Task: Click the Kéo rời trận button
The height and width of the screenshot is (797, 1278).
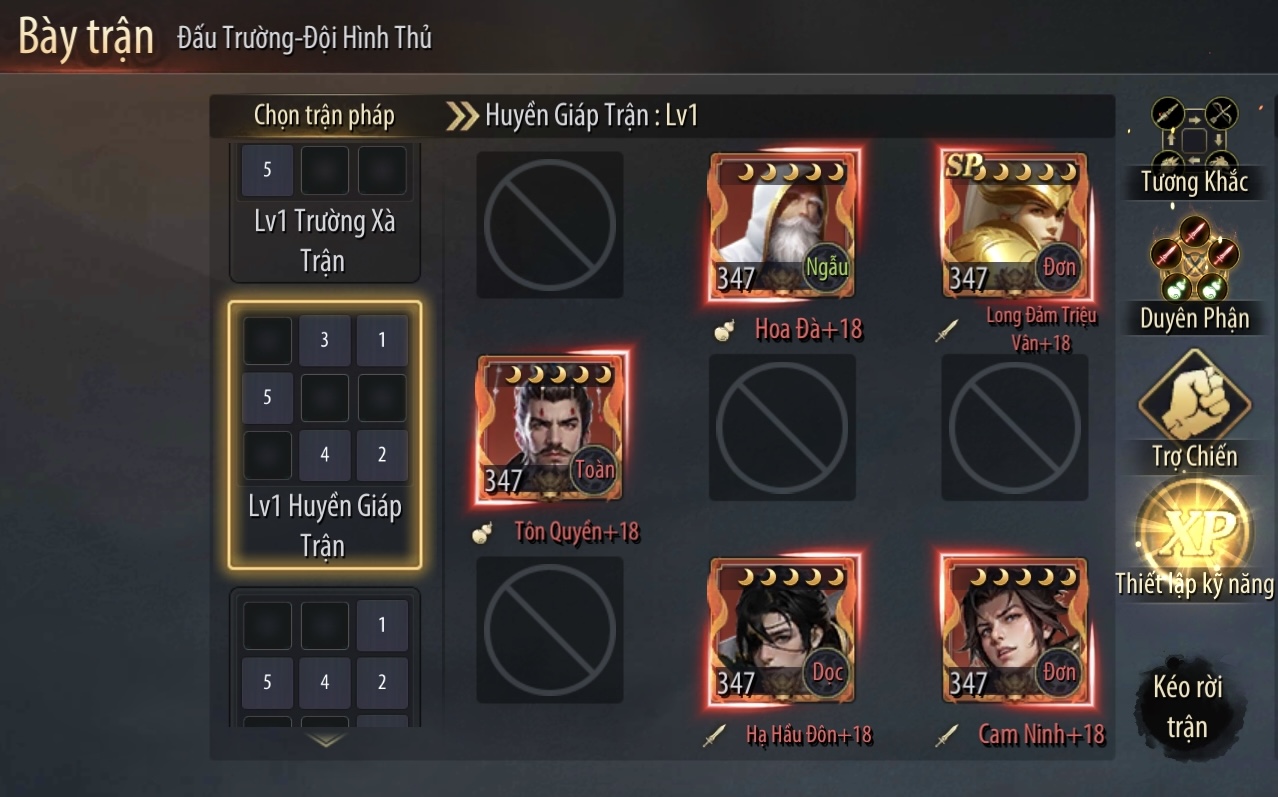Action: point(1187,706)
